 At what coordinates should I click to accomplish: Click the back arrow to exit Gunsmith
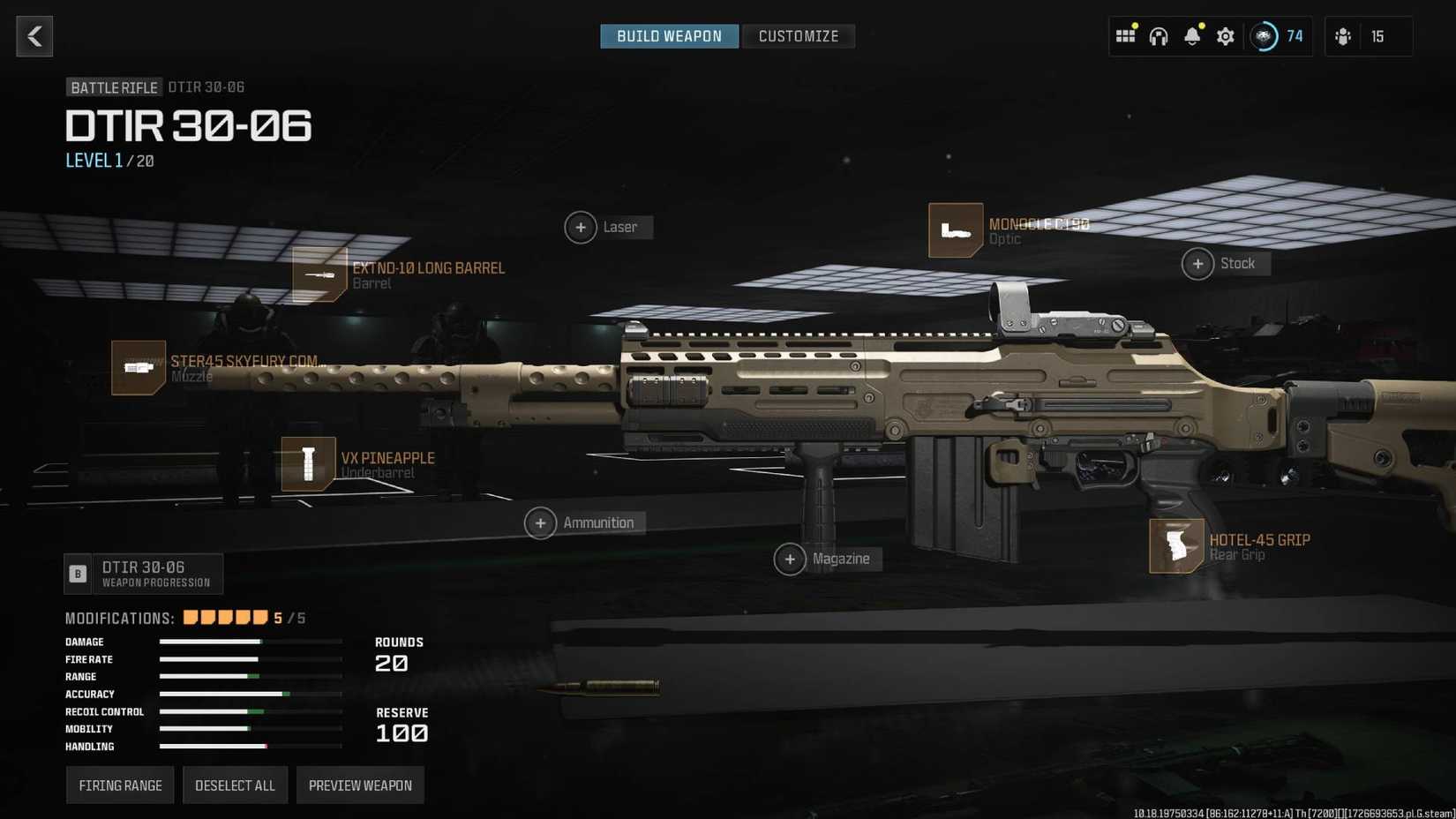tap(34, 36)
